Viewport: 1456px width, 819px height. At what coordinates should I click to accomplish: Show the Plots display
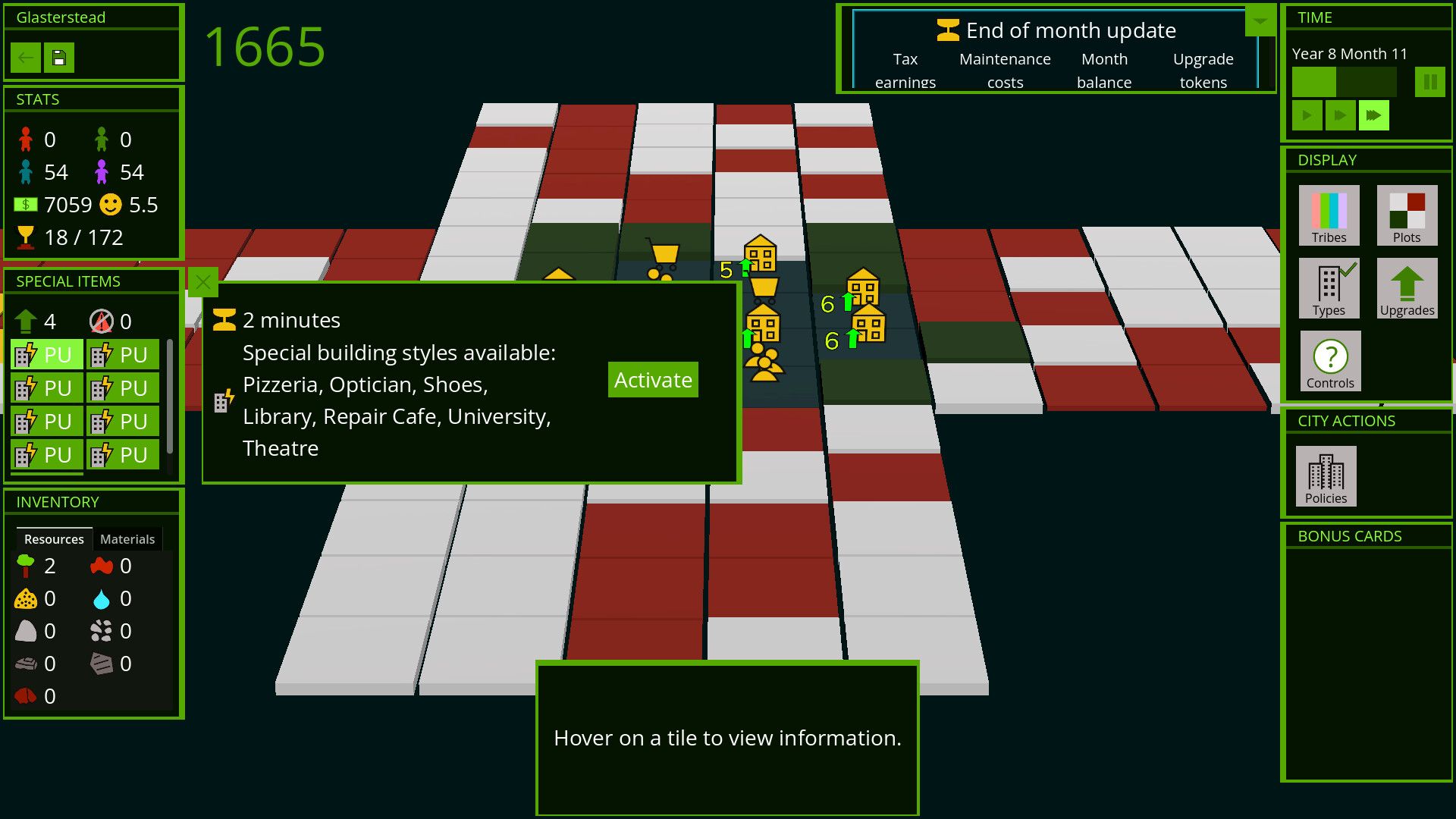[x=1407, y=215]
